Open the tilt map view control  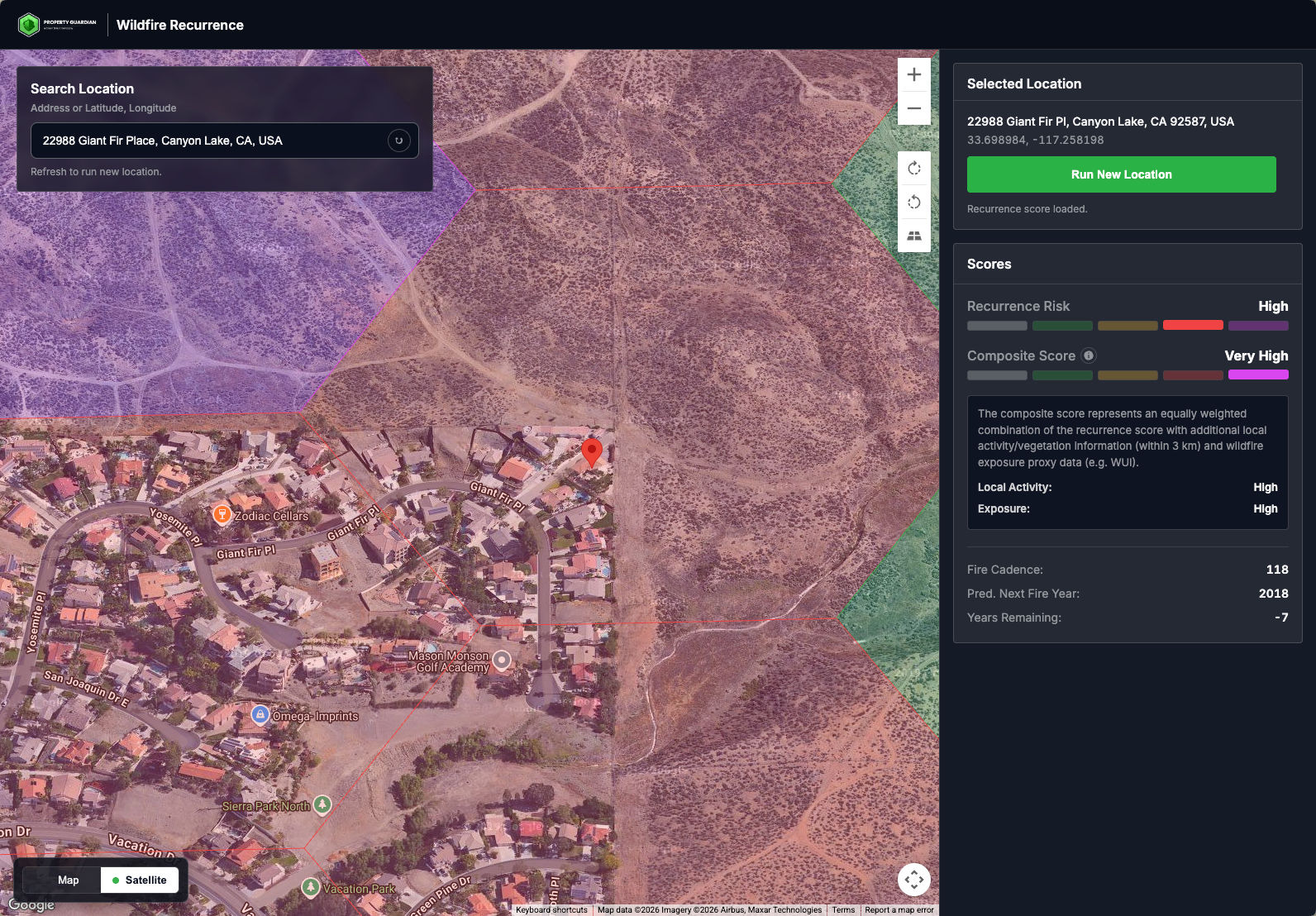point(913,236)
